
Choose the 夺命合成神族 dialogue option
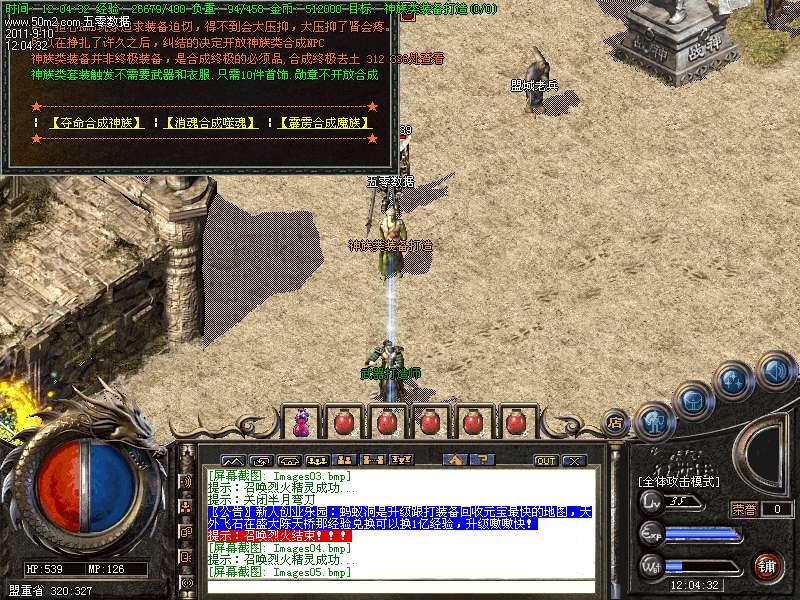tap(96, 123)
